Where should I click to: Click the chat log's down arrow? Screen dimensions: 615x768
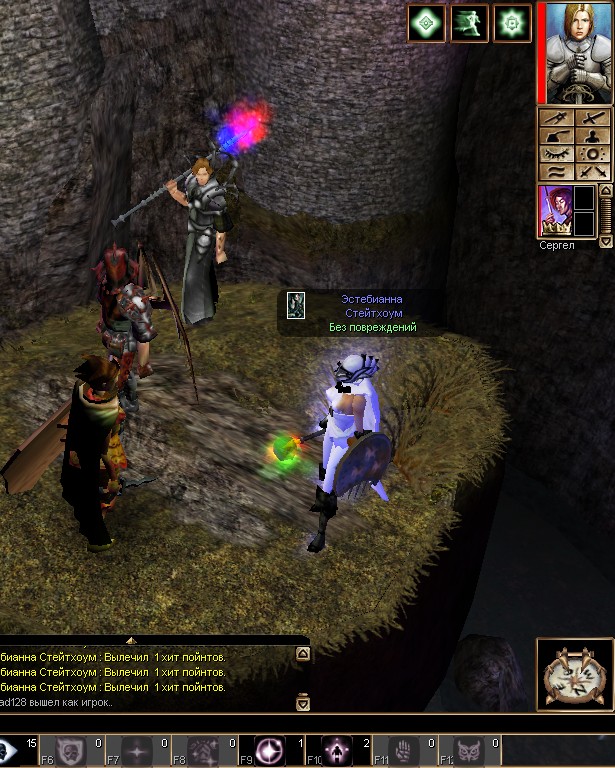(303, 703)
